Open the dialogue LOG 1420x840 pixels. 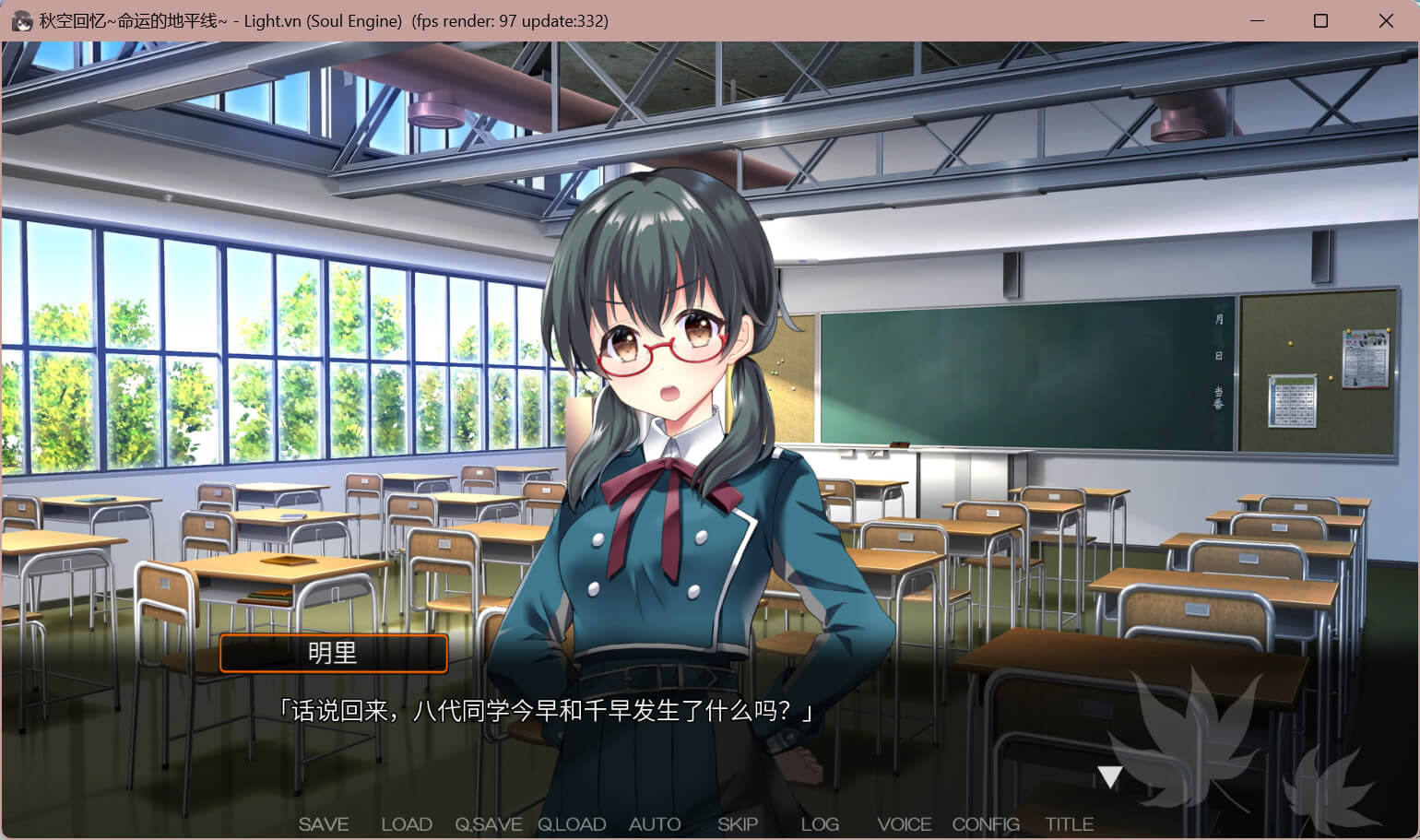(x=820, y=824)
